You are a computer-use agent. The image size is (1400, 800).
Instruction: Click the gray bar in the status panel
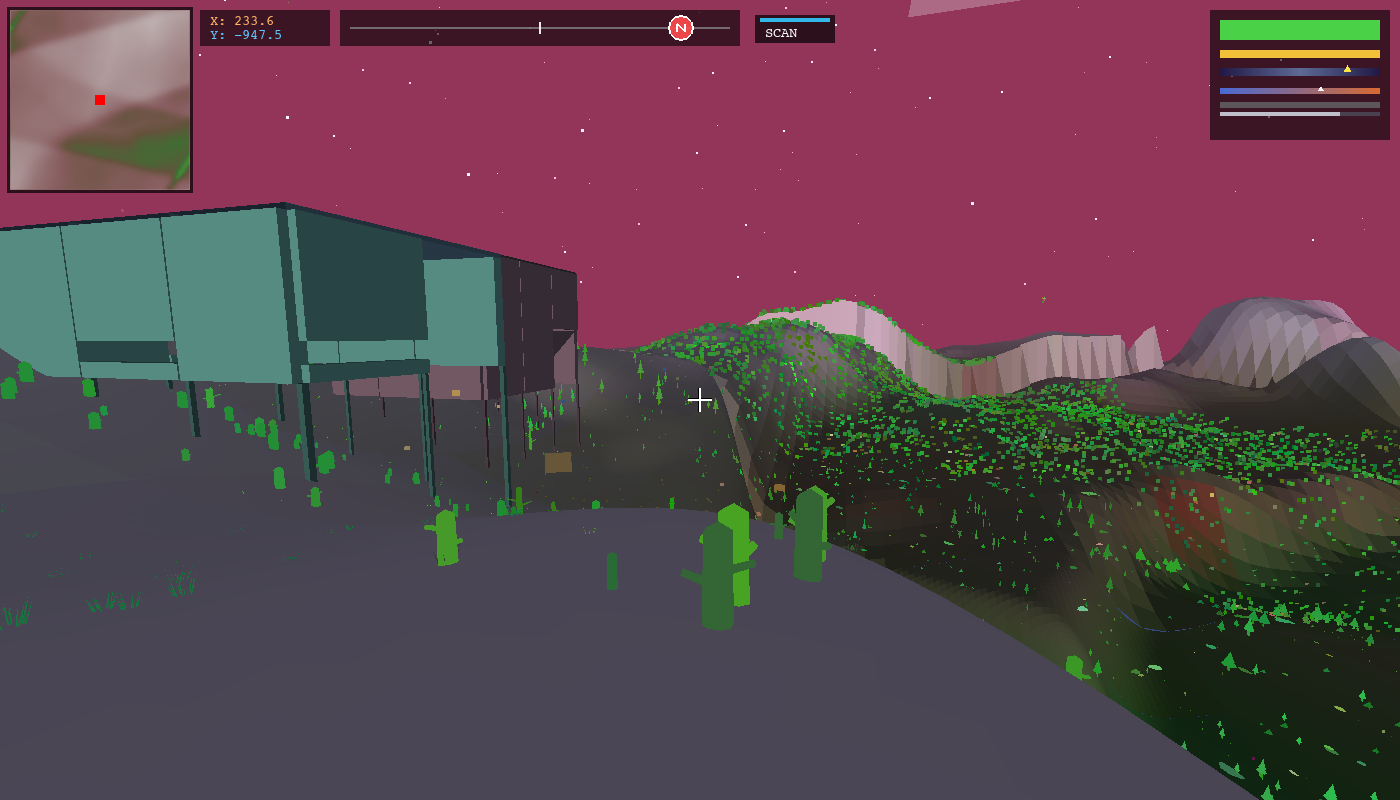(x=1300, y=105)
